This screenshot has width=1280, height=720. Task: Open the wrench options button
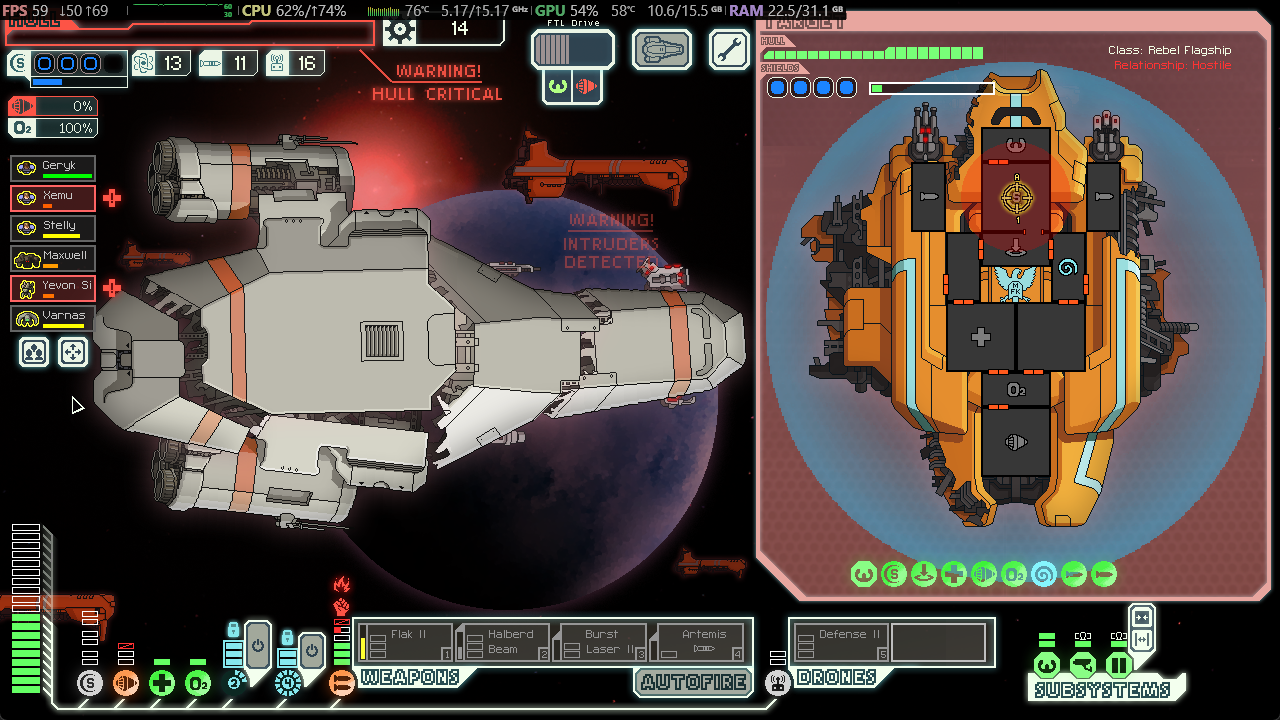pos(729,49)
